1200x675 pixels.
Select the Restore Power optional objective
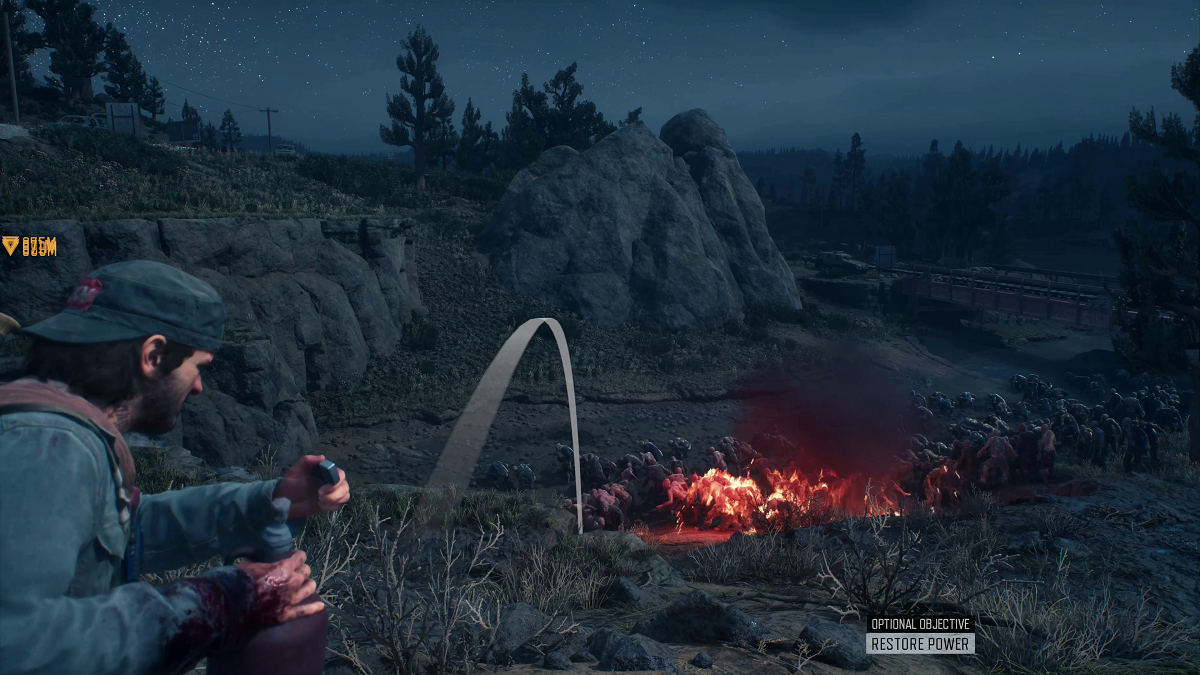pyautogui.click(x=920, y=644)
